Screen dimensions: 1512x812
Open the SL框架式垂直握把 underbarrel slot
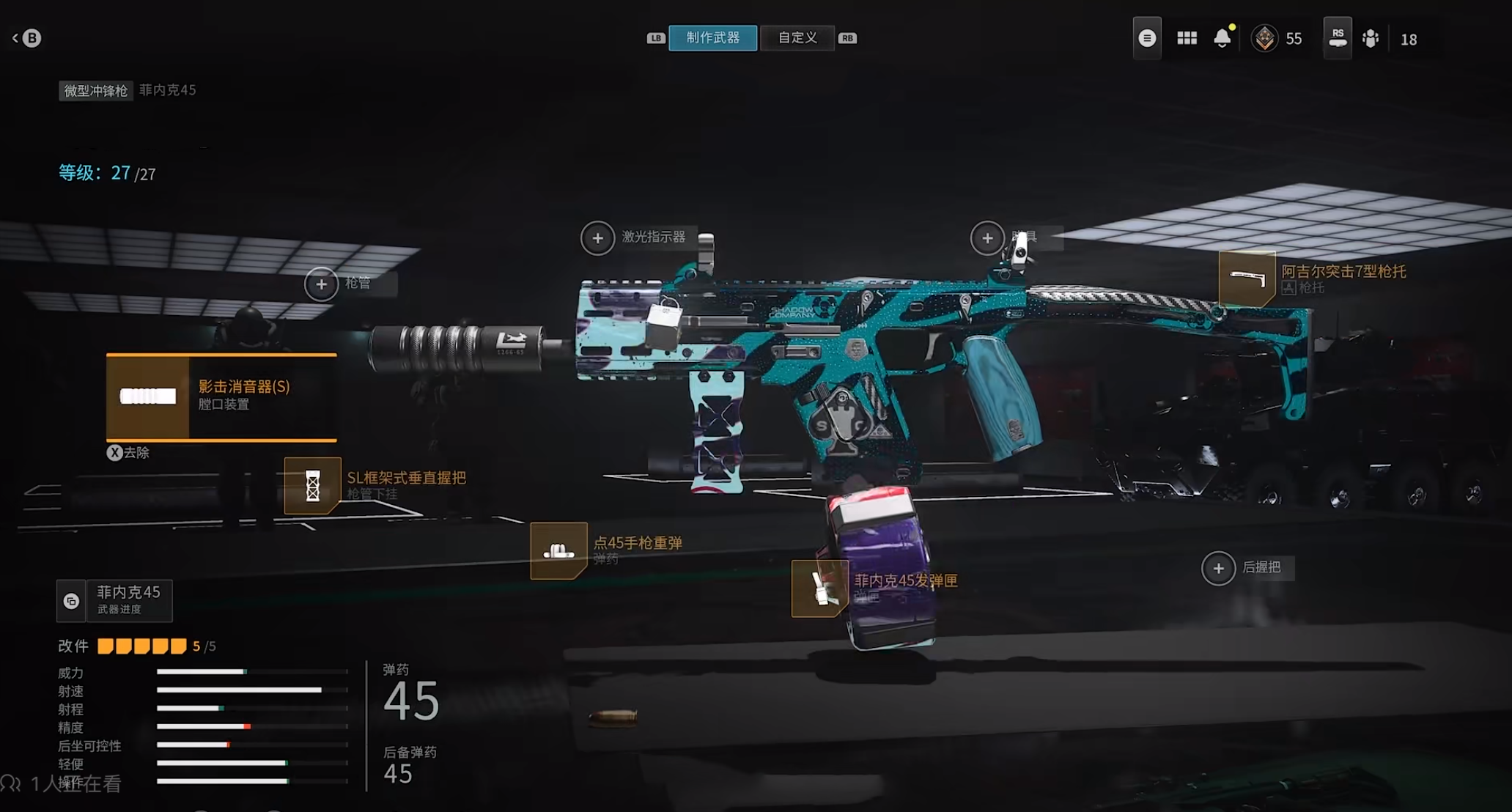313,485
